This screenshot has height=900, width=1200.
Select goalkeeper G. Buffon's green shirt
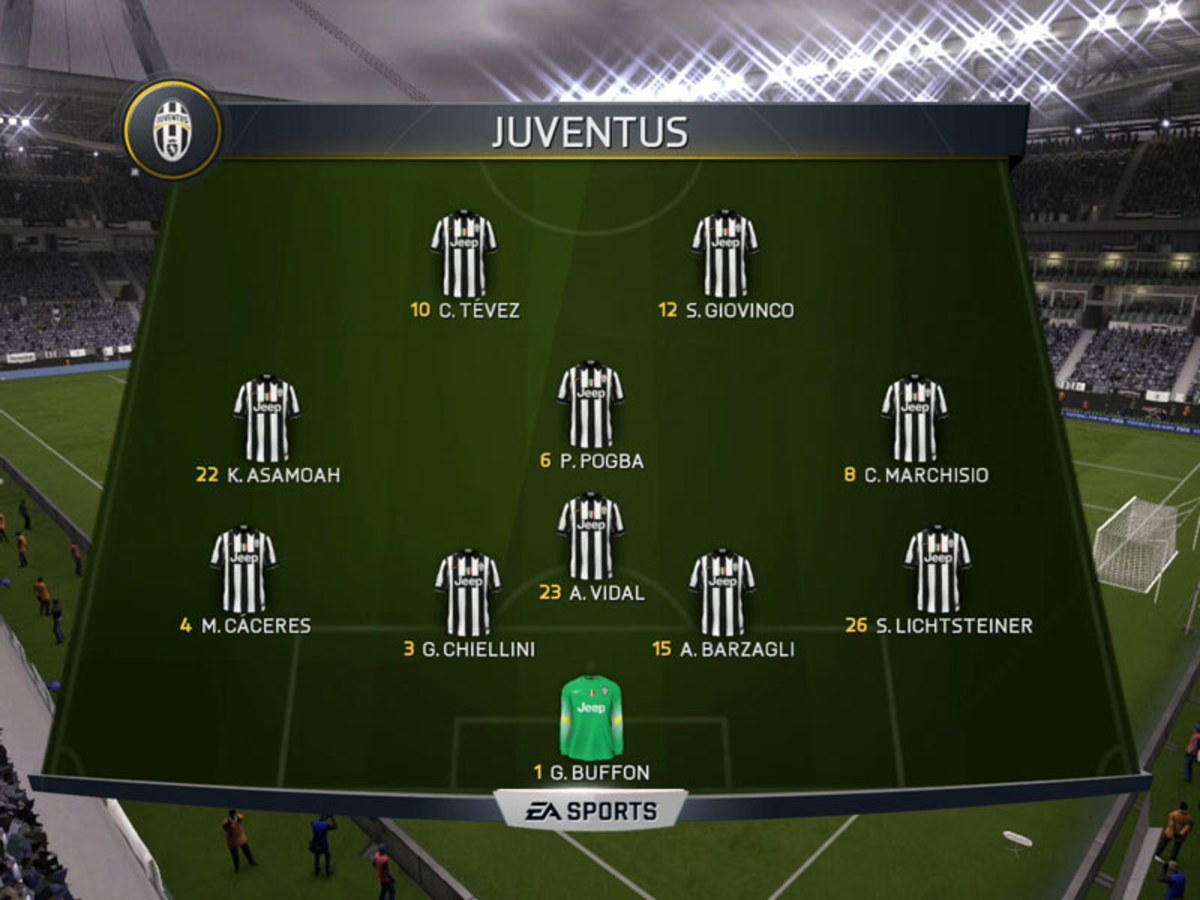[x=591, y=717]
